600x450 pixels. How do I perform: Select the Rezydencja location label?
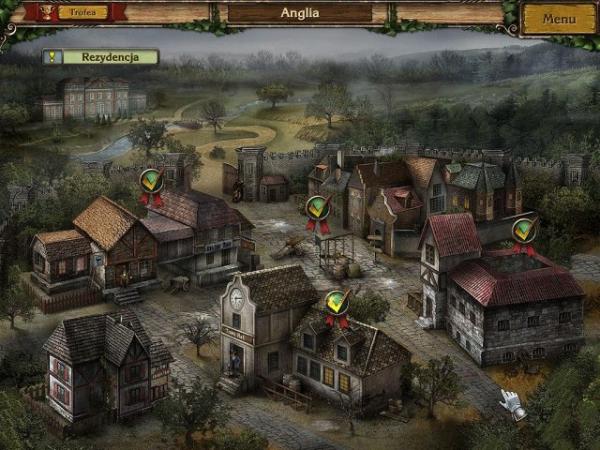101,57
